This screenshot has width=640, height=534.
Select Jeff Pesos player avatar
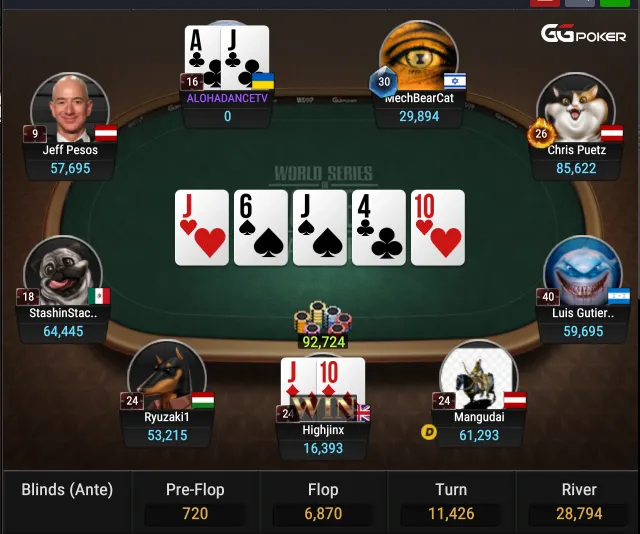(x=69, y=108)
